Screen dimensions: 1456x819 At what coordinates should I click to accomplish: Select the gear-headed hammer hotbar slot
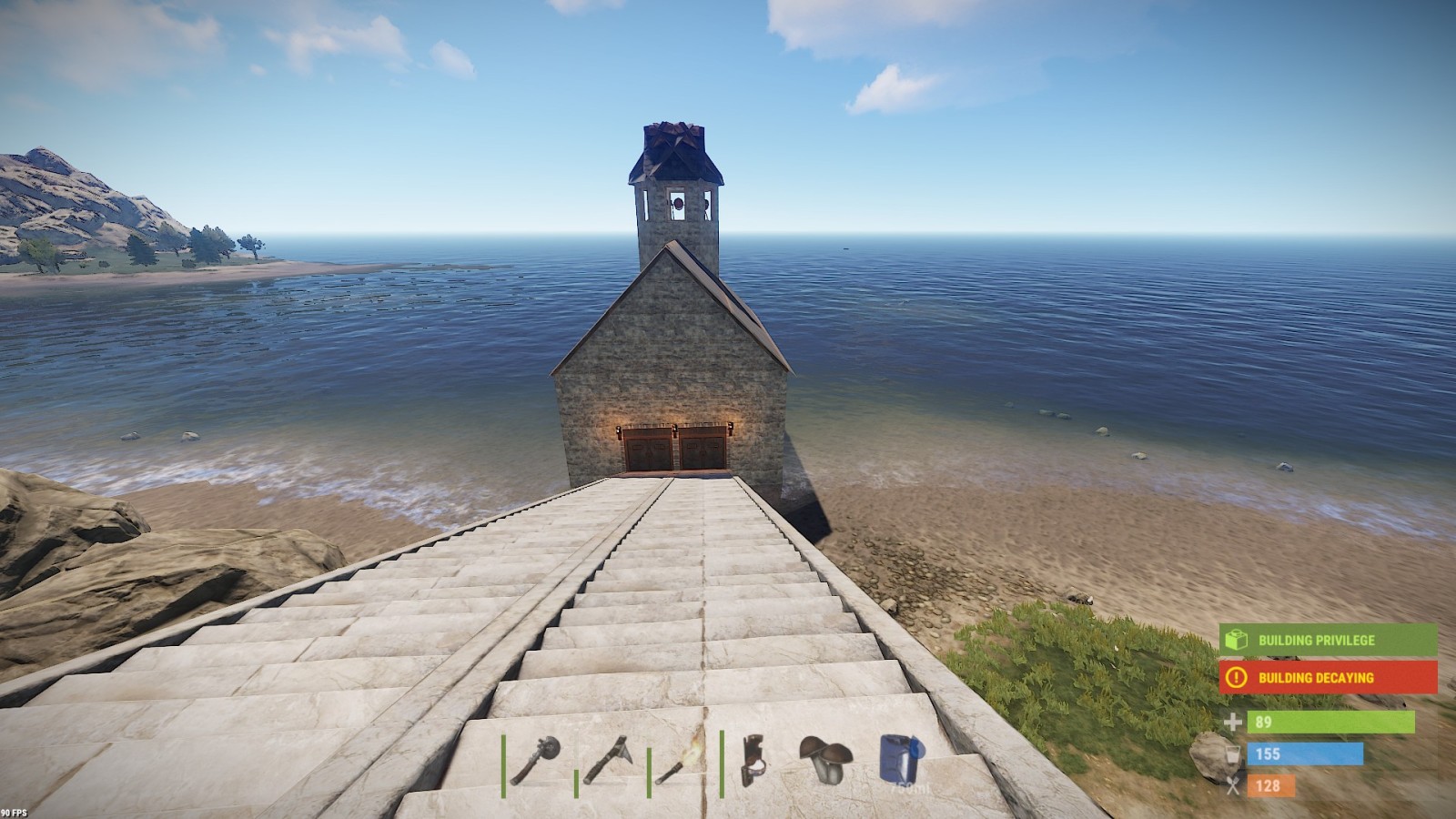coord(535,760)
